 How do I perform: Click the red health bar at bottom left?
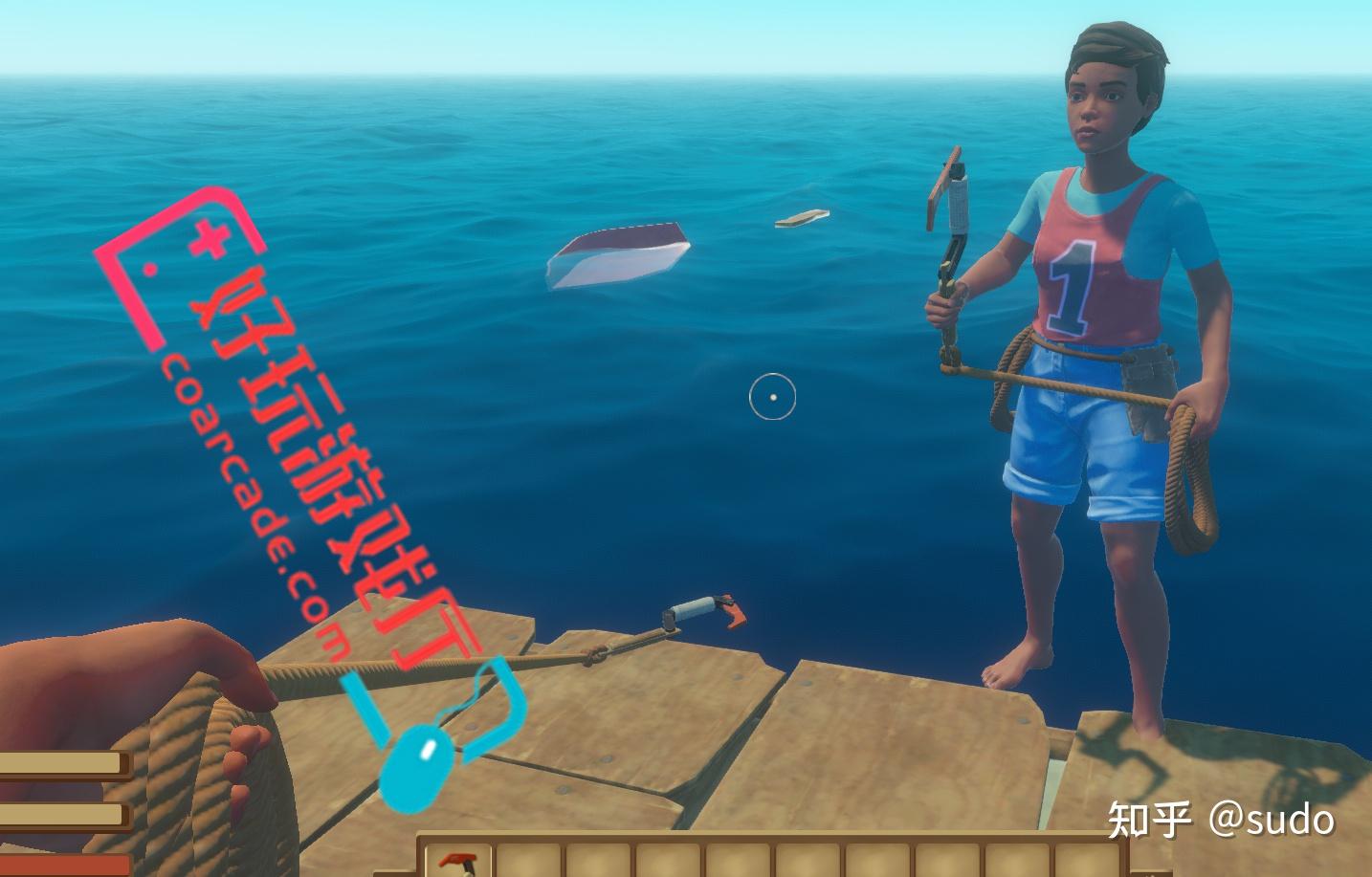(57, 866)
